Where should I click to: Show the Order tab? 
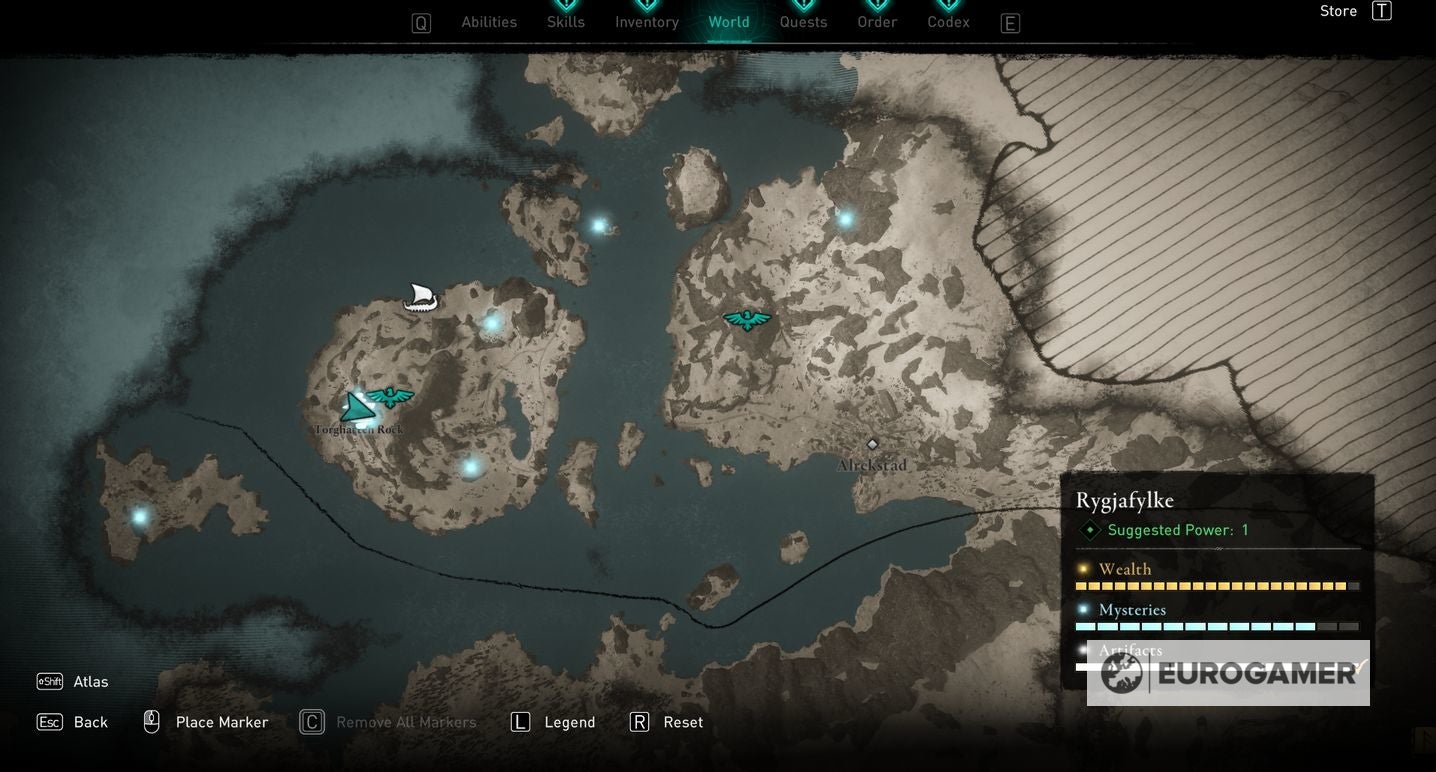(877, 22)
